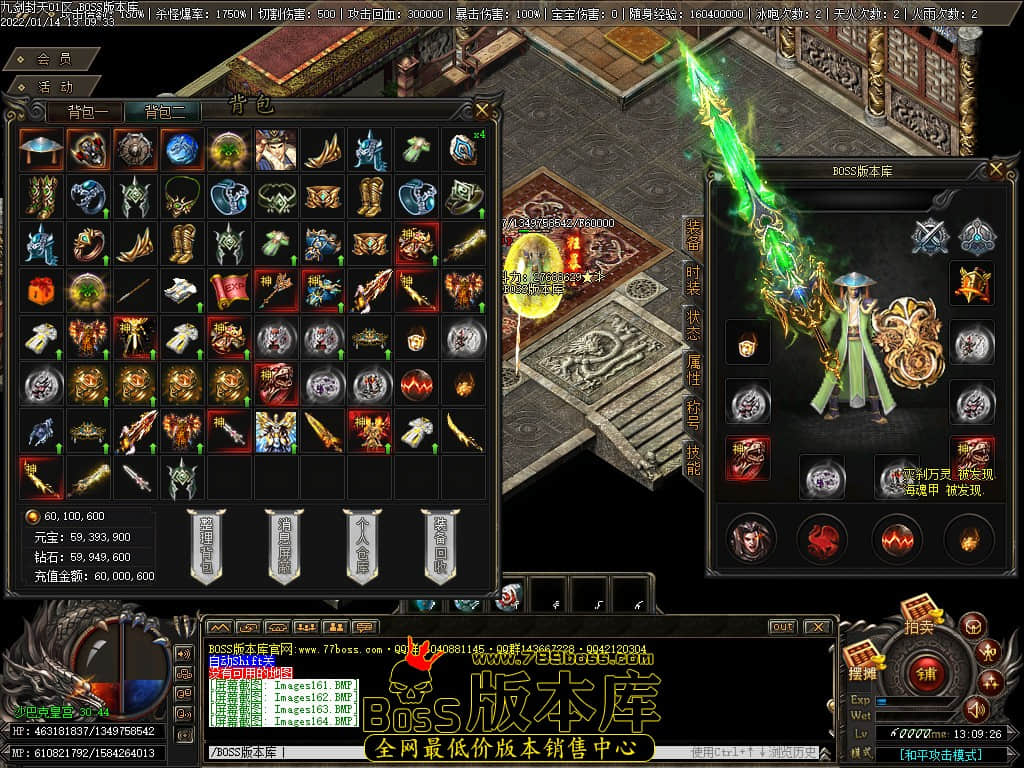This screenshot has height=768, width=1024.
Task: Select the crossed swords emblem slot
Action: (x=930, y=236)
